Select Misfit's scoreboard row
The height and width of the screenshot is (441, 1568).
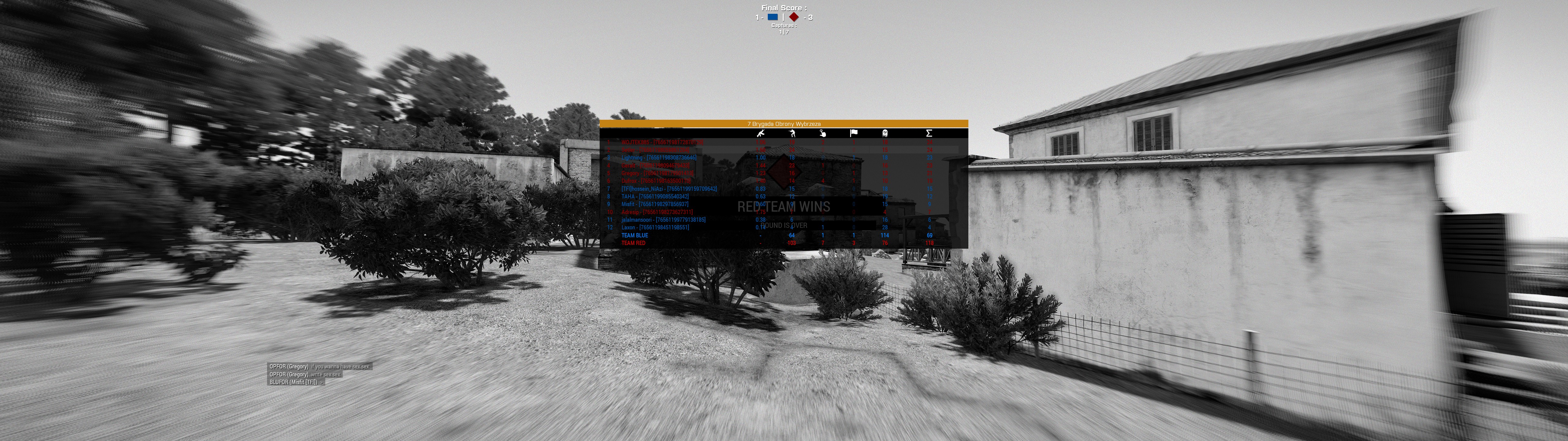click(655, 205)
